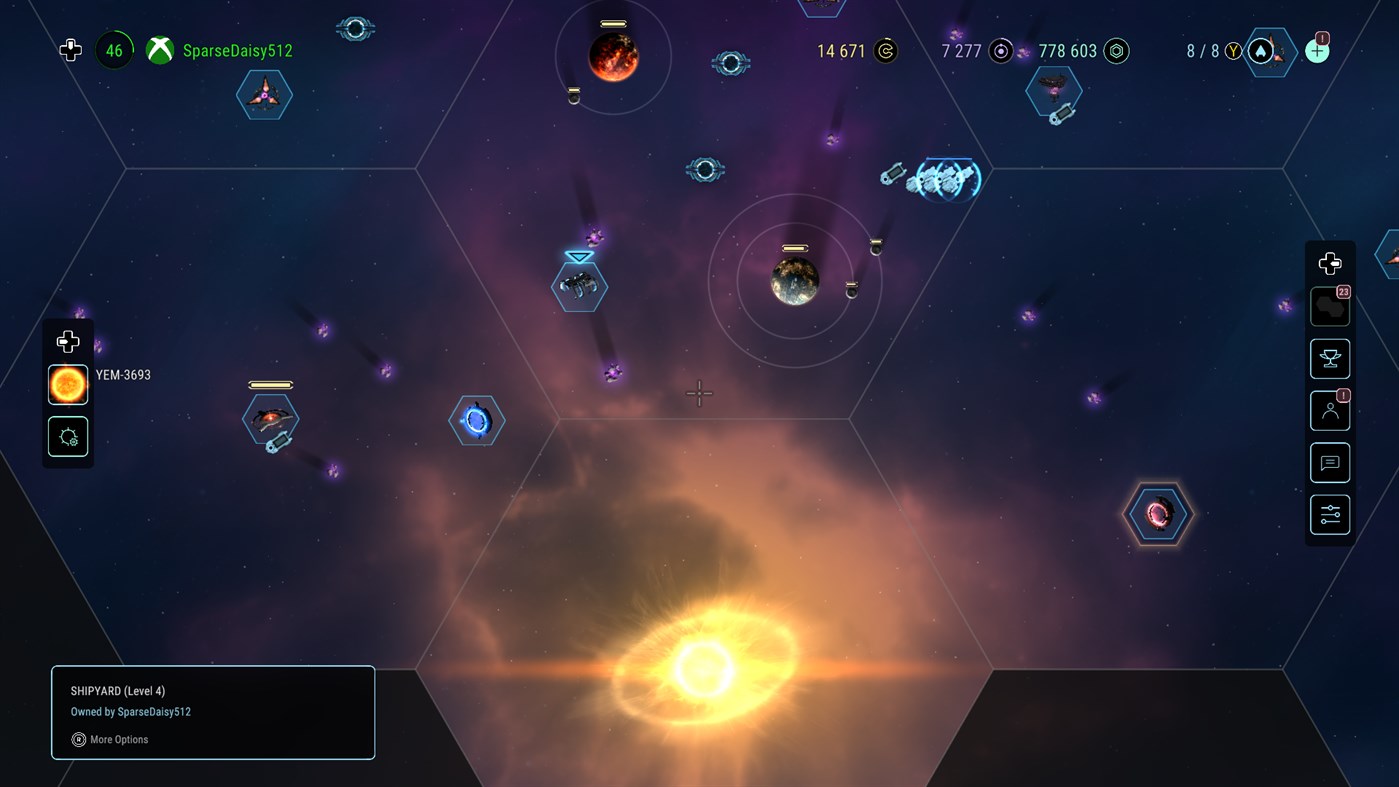Click the level 46 badge
The width and height of the screenshot is (1399, 787).
click(x=113, y=49)
